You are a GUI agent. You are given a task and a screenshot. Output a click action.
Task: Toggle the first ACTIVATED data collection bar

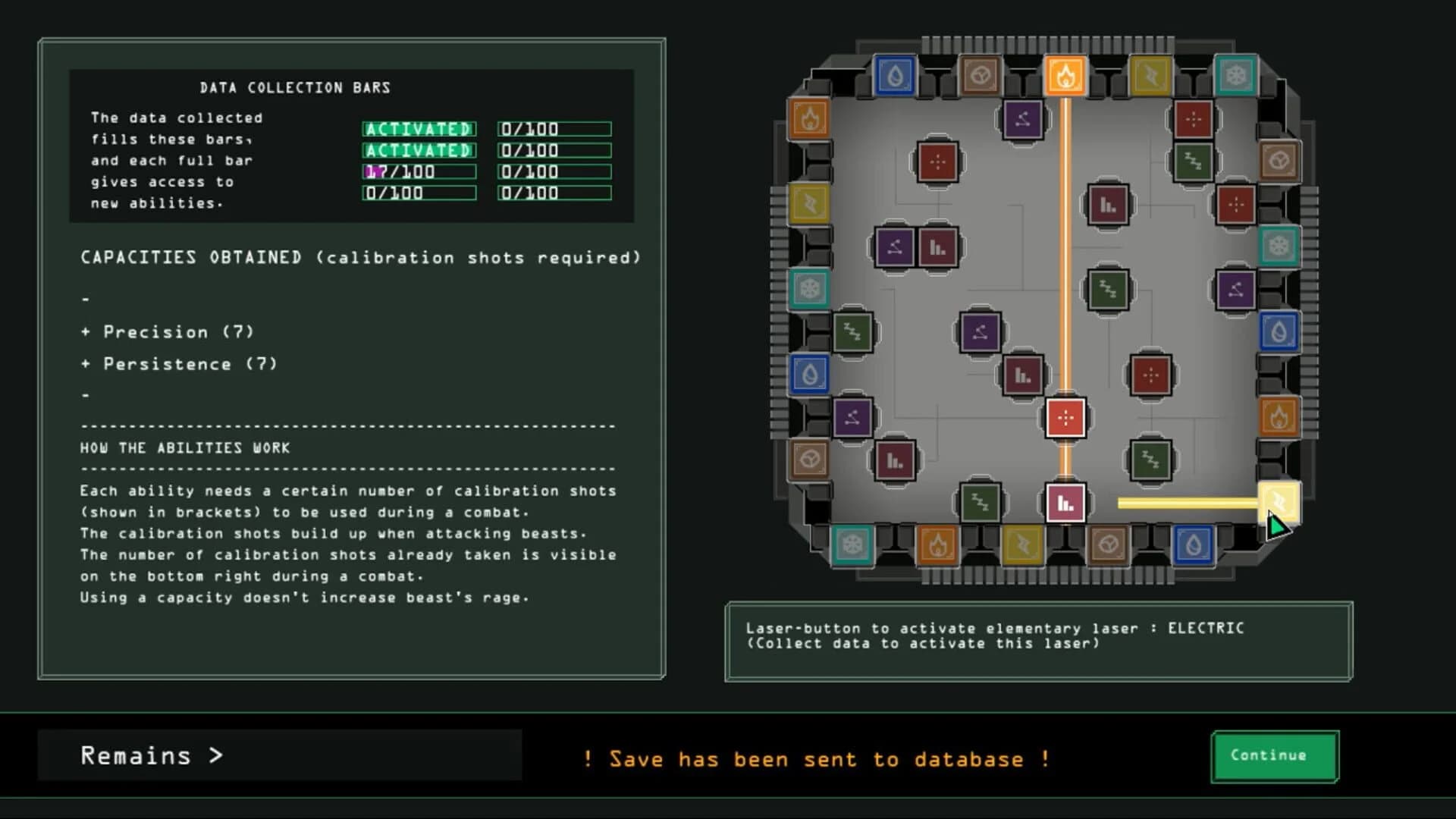tap(419, 129)
